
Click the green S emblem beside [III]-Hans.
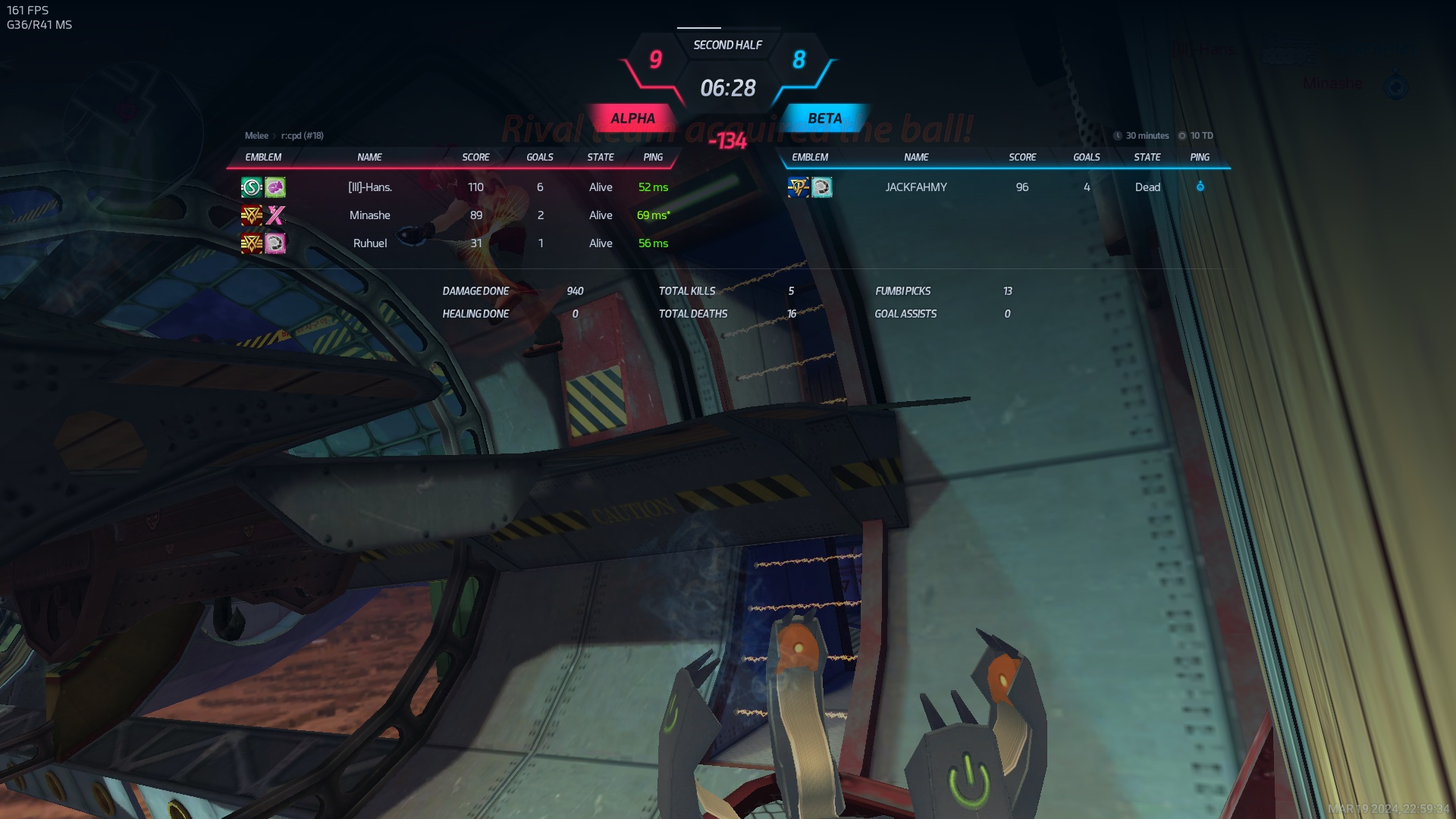(x=251, y=187)
